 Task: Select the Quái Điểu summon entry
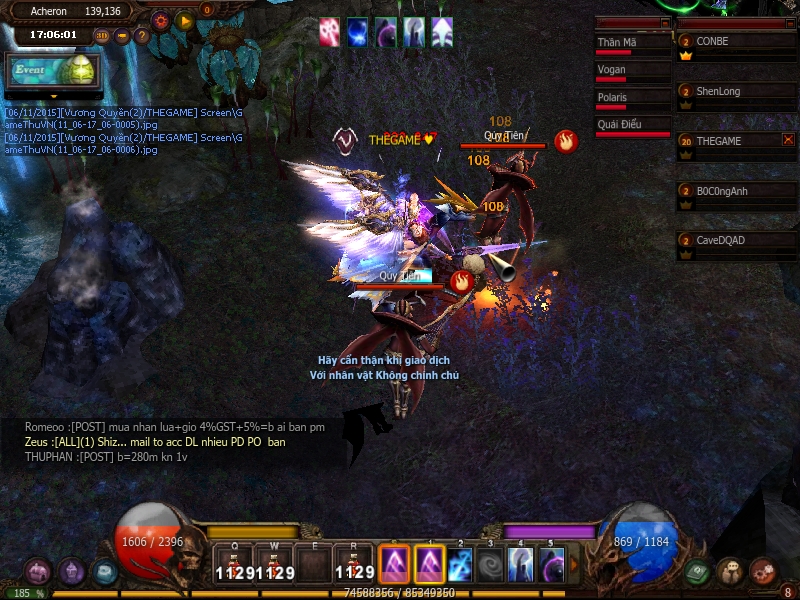pyautogui.click(x=633, y=126)
